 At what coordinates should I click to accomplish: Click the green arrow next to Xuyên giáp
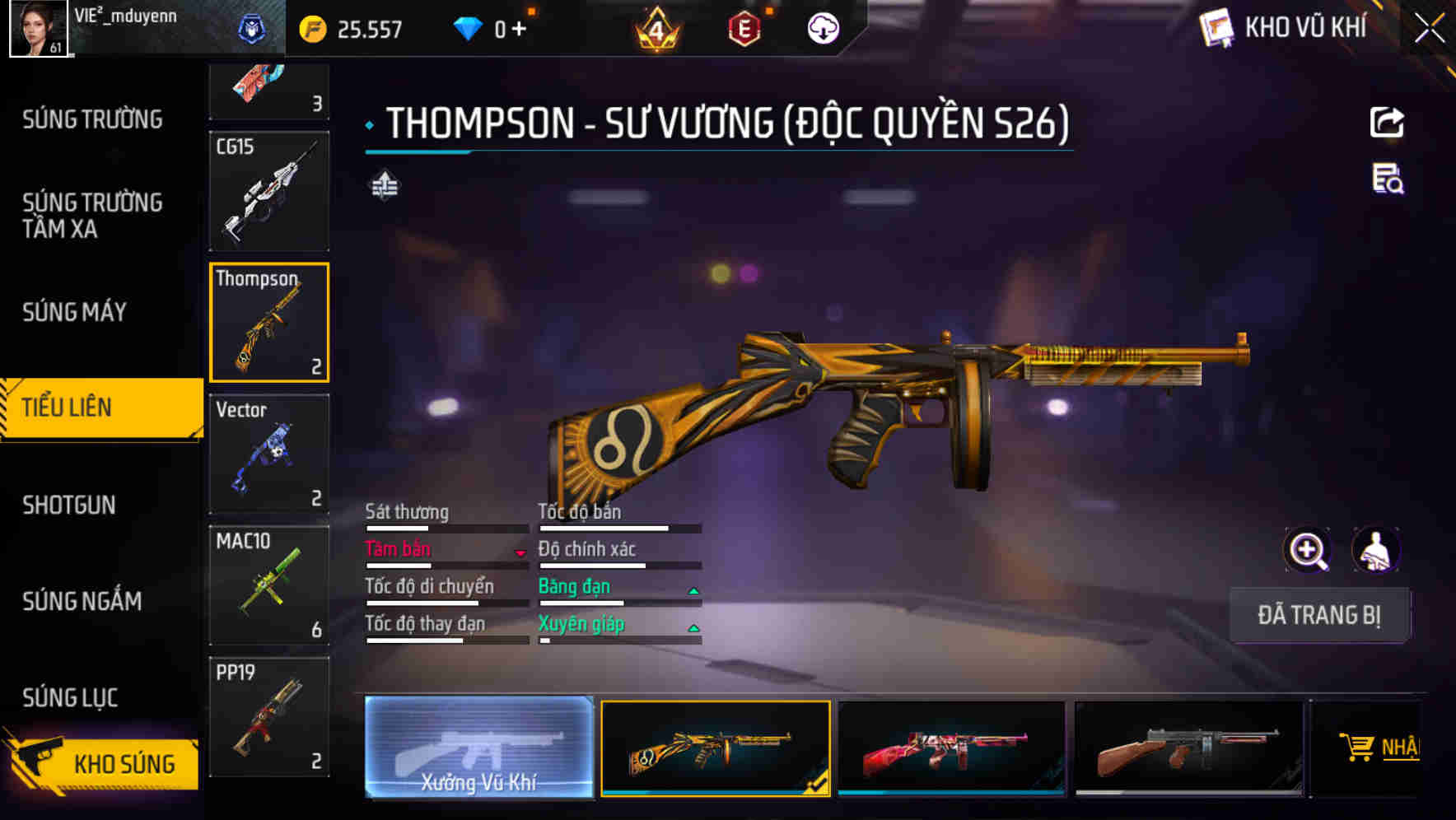[x=694, y=626]
